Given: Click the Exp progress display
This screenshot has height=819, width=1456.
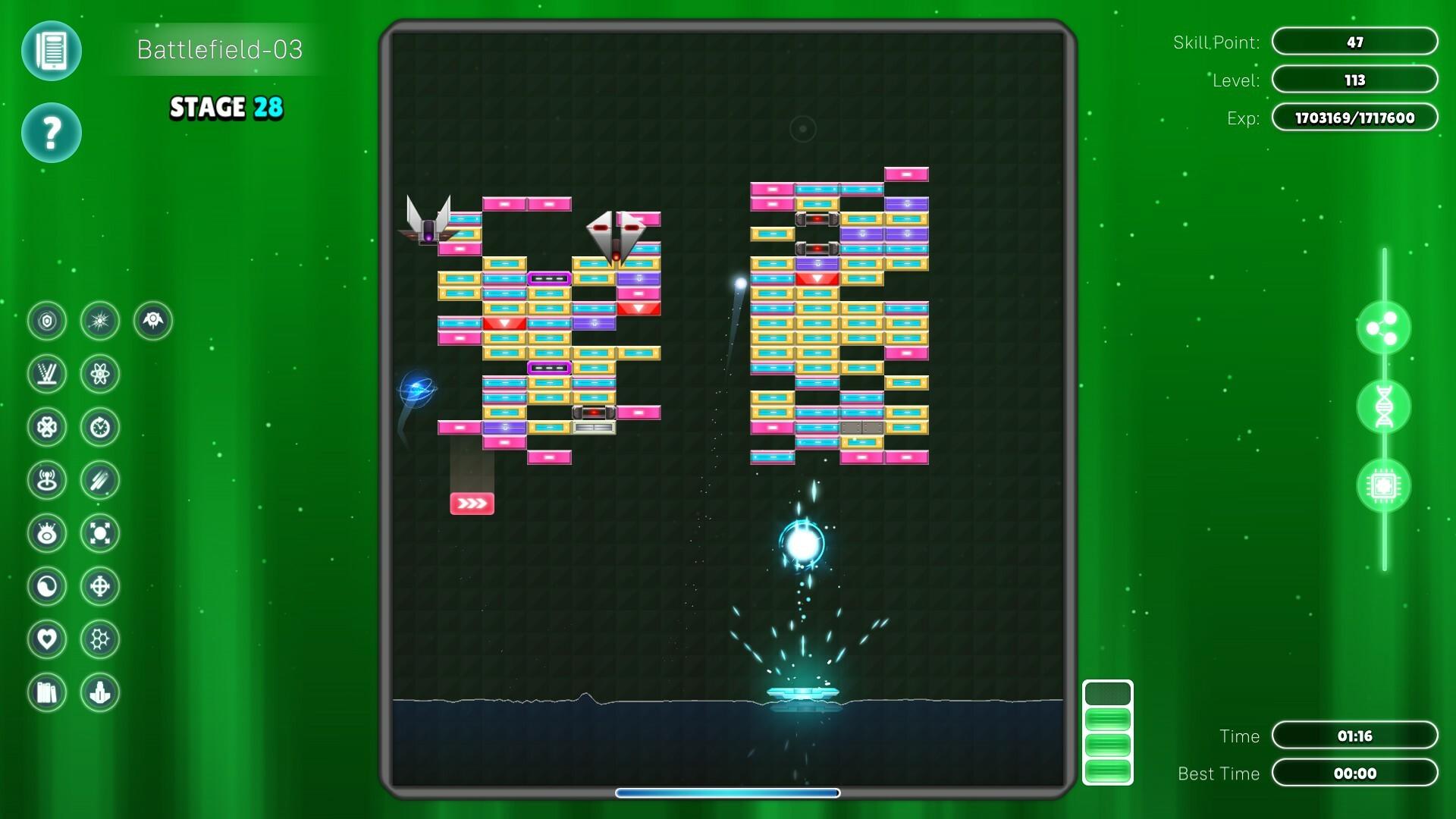Looking at the screenshot, I should pos(1355,118).
